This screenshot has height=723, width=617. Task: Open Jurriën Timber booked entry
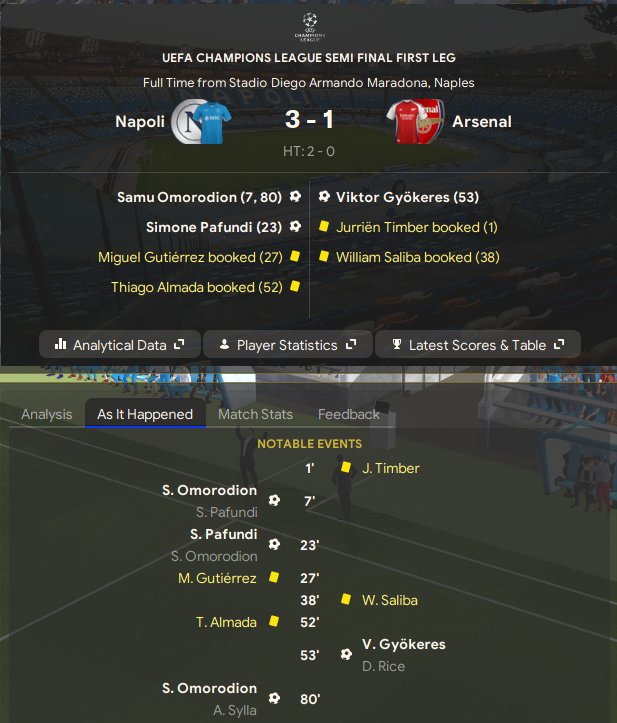point(417,227)
